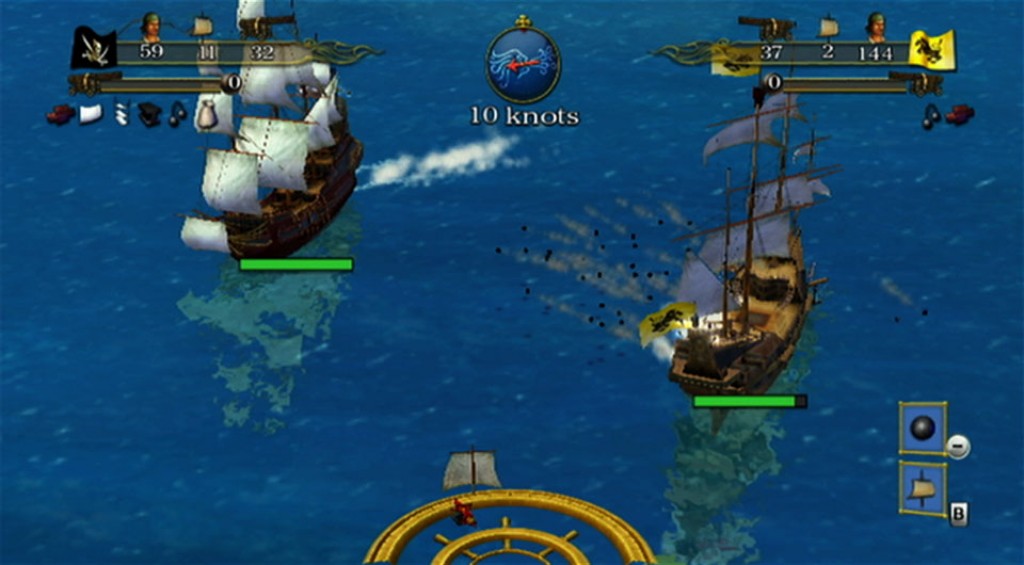Viewport: 1024px width, 565px height.
Task: Select the round shot cannonball ammo box
Action: (x=922, y=428)
